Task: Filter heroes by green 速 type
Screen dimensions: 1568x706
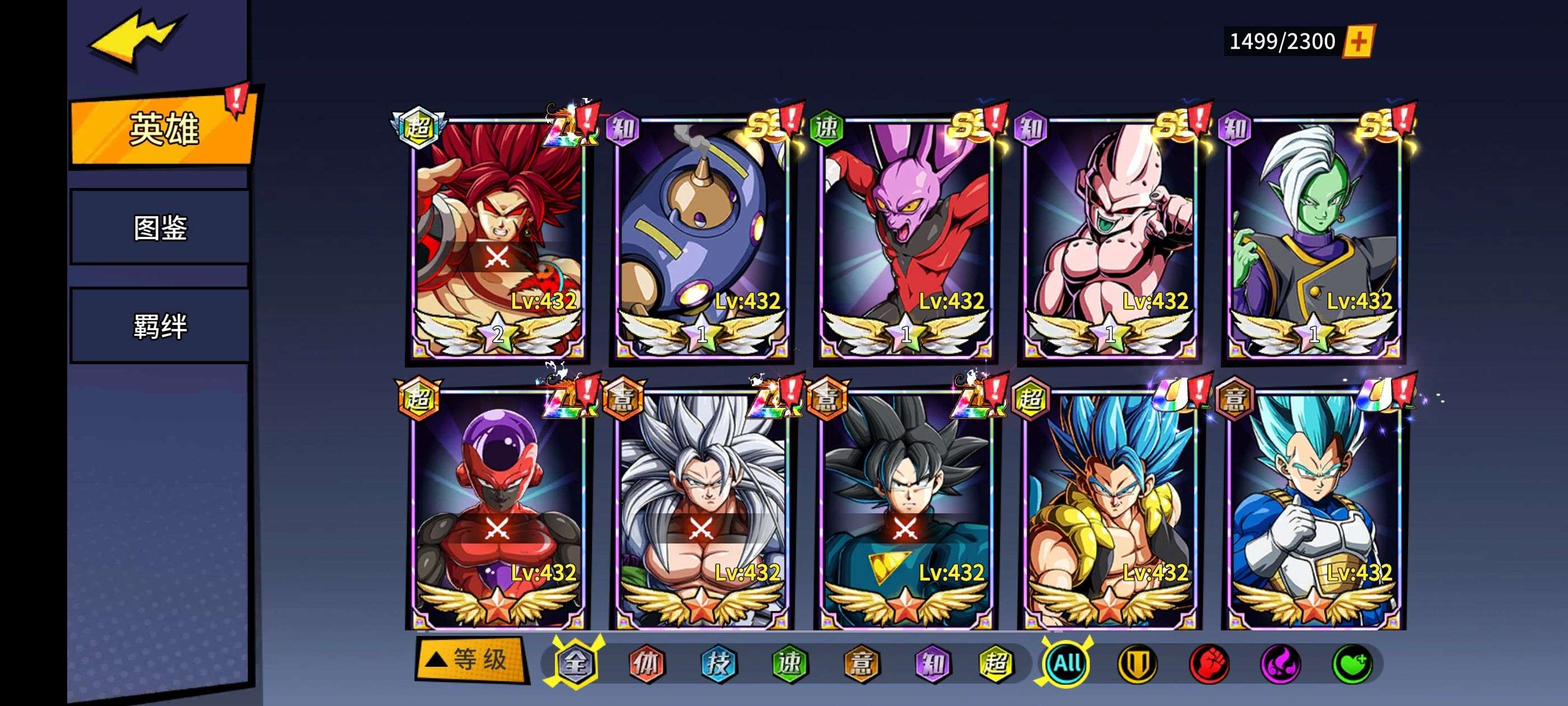Action: click(x=790, y=663)
